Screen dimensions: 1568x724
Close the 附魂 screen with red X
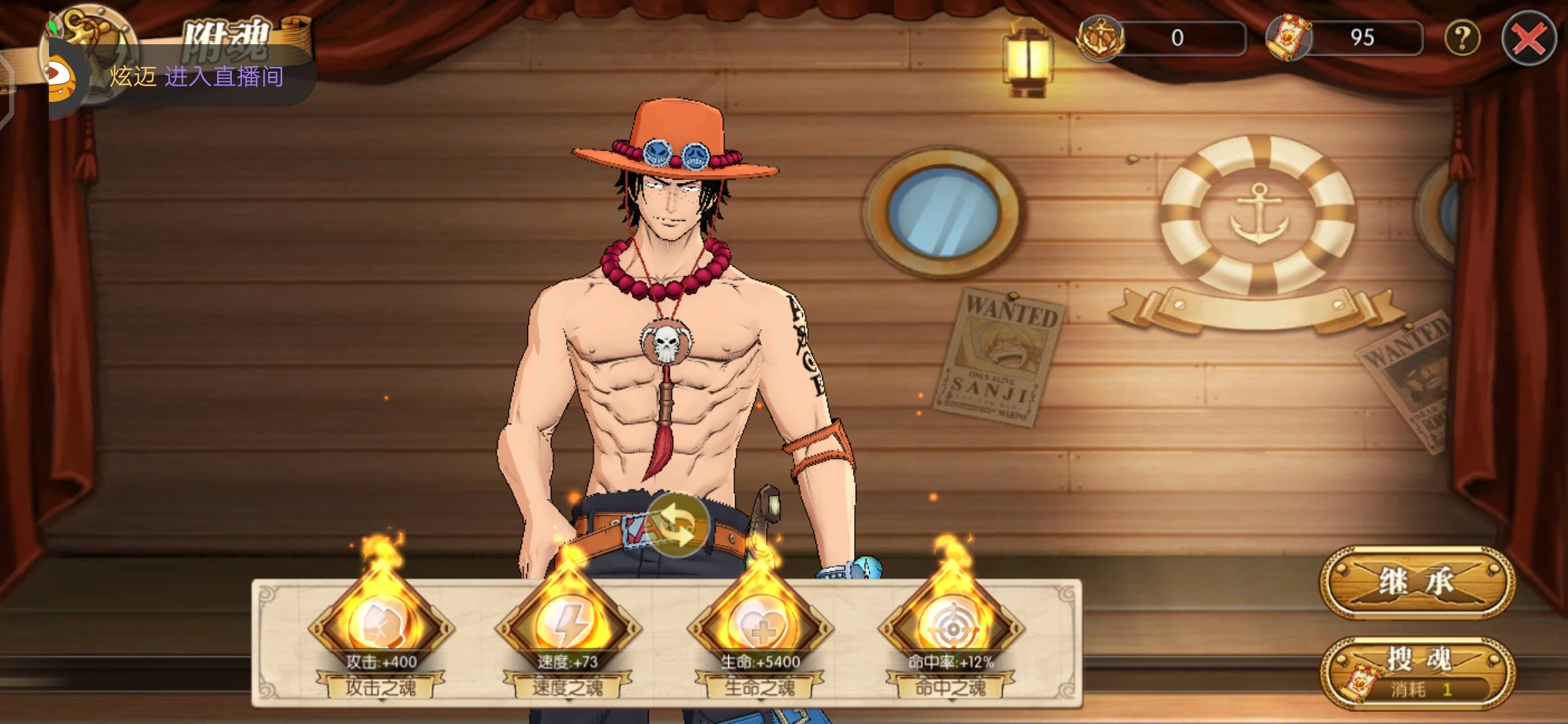[1528, 39]
